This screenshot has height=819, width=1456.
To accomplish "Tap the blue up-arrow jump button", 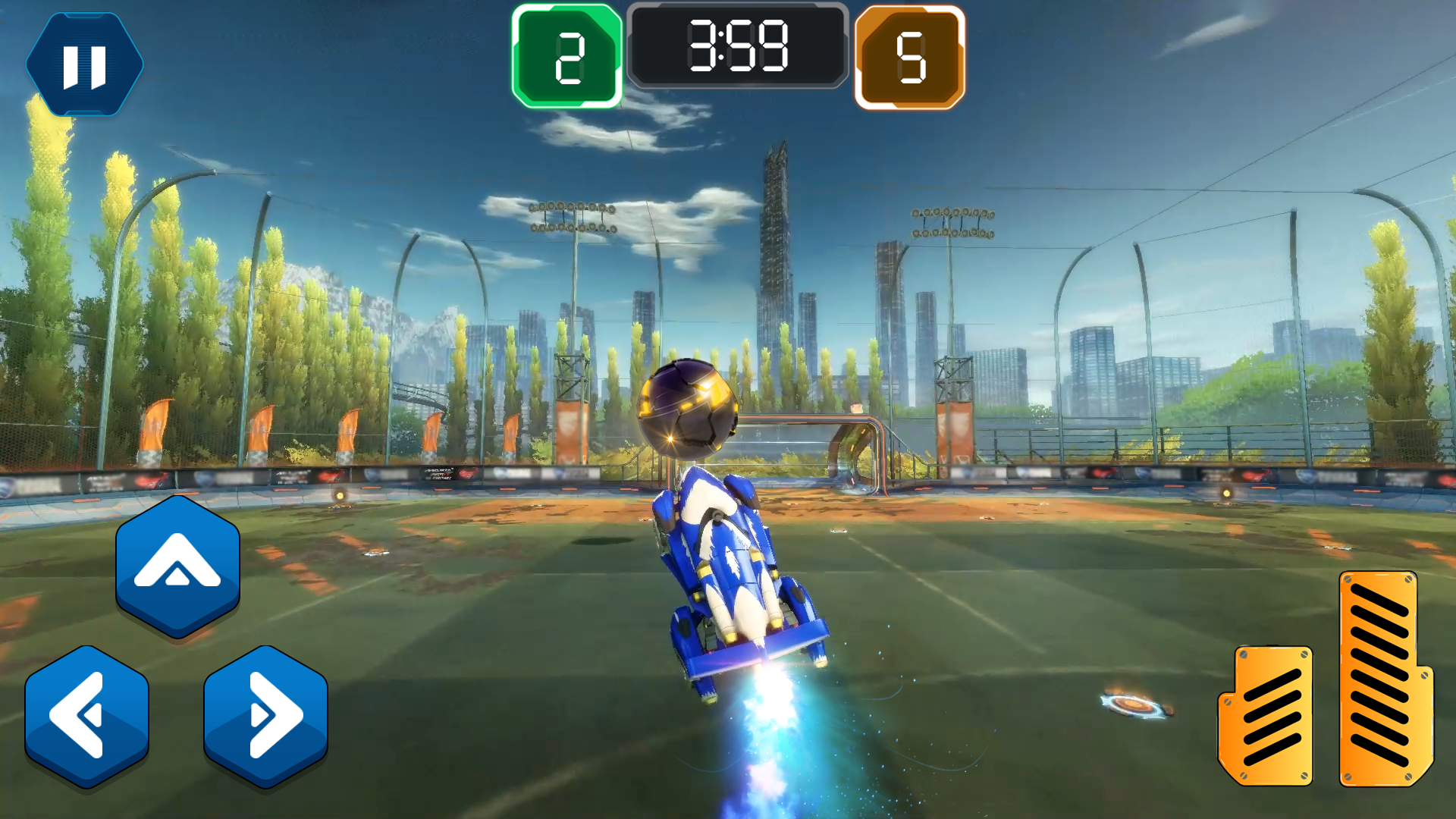I will 177,567.
